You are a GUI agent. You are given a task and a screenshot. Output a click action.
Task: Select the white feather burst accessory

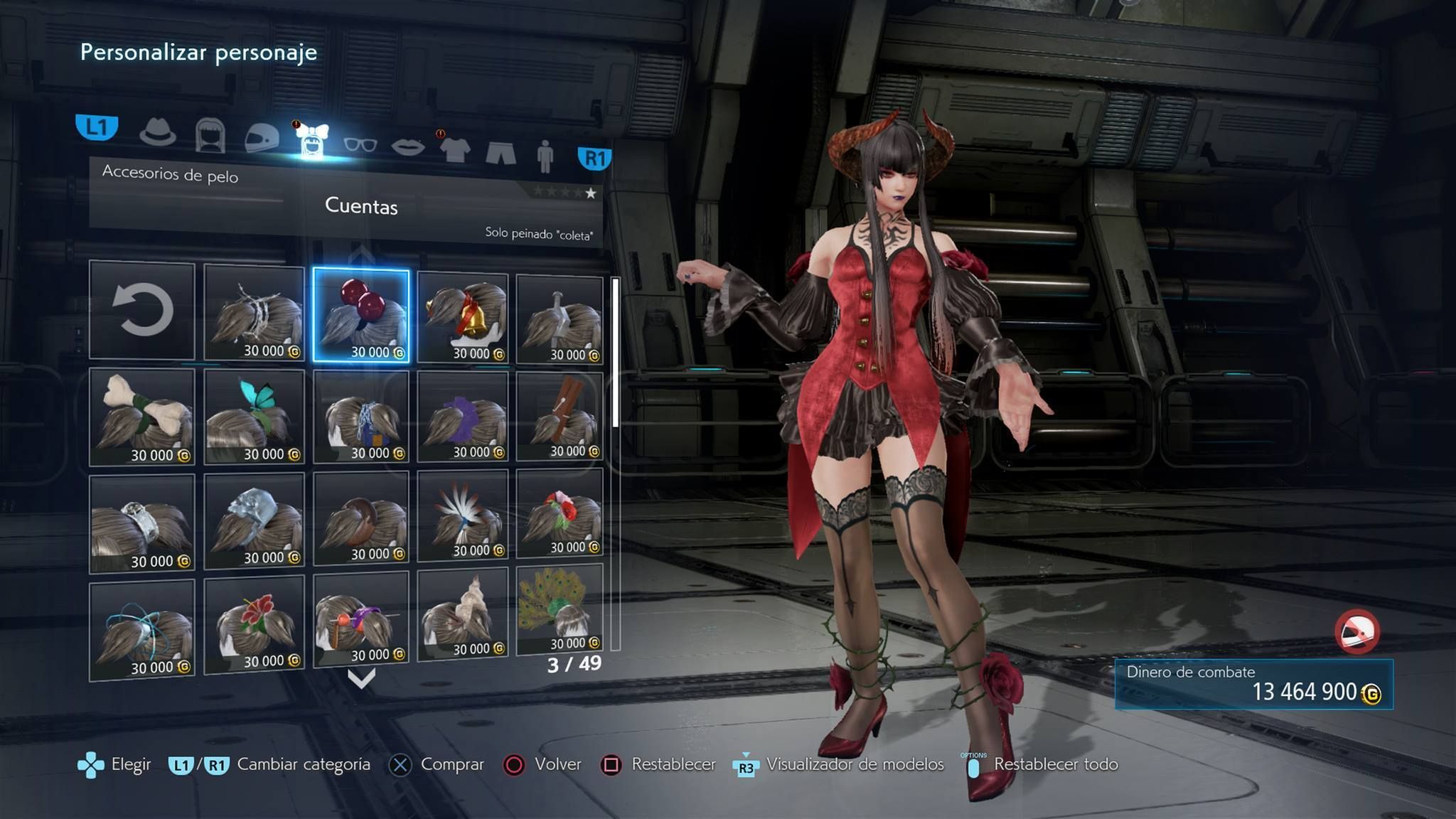tap(463, 520)
